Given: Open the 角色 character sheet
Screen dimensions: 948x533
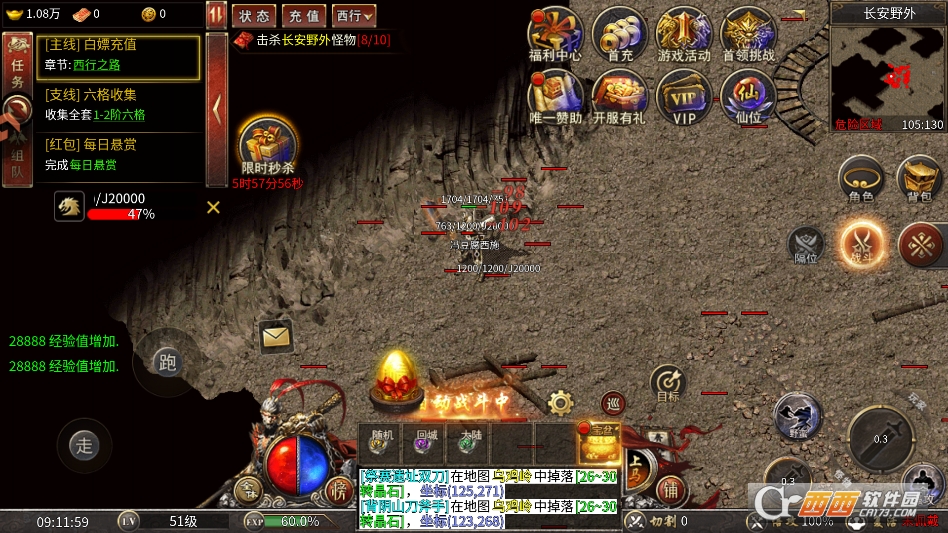Looking at the screenshot, I should point(861,179).
